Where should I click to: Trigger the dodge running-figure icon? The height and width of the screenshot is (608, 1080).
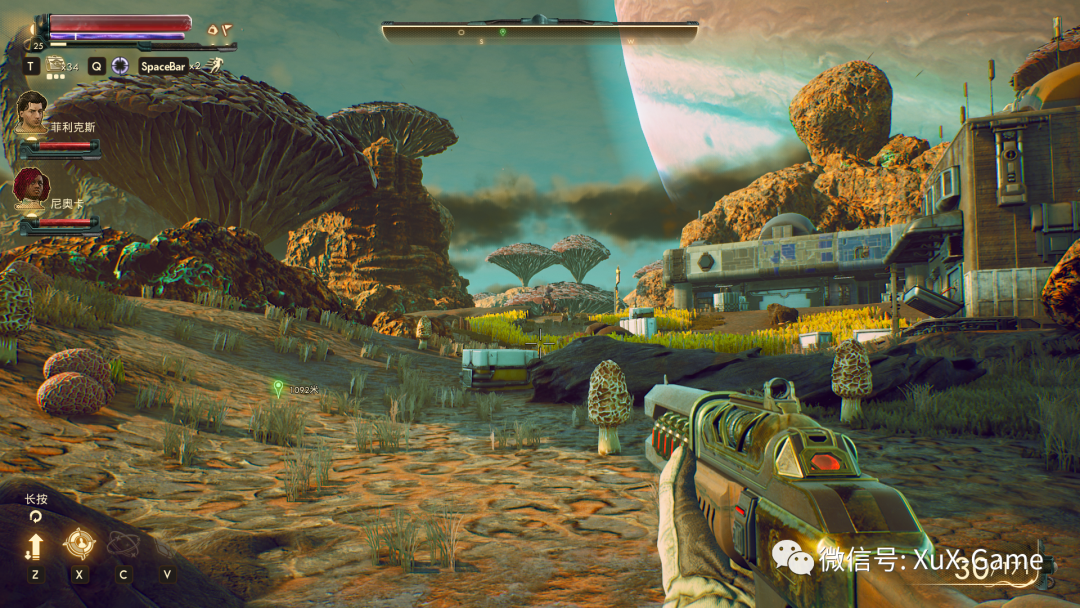tap(215, 66)
